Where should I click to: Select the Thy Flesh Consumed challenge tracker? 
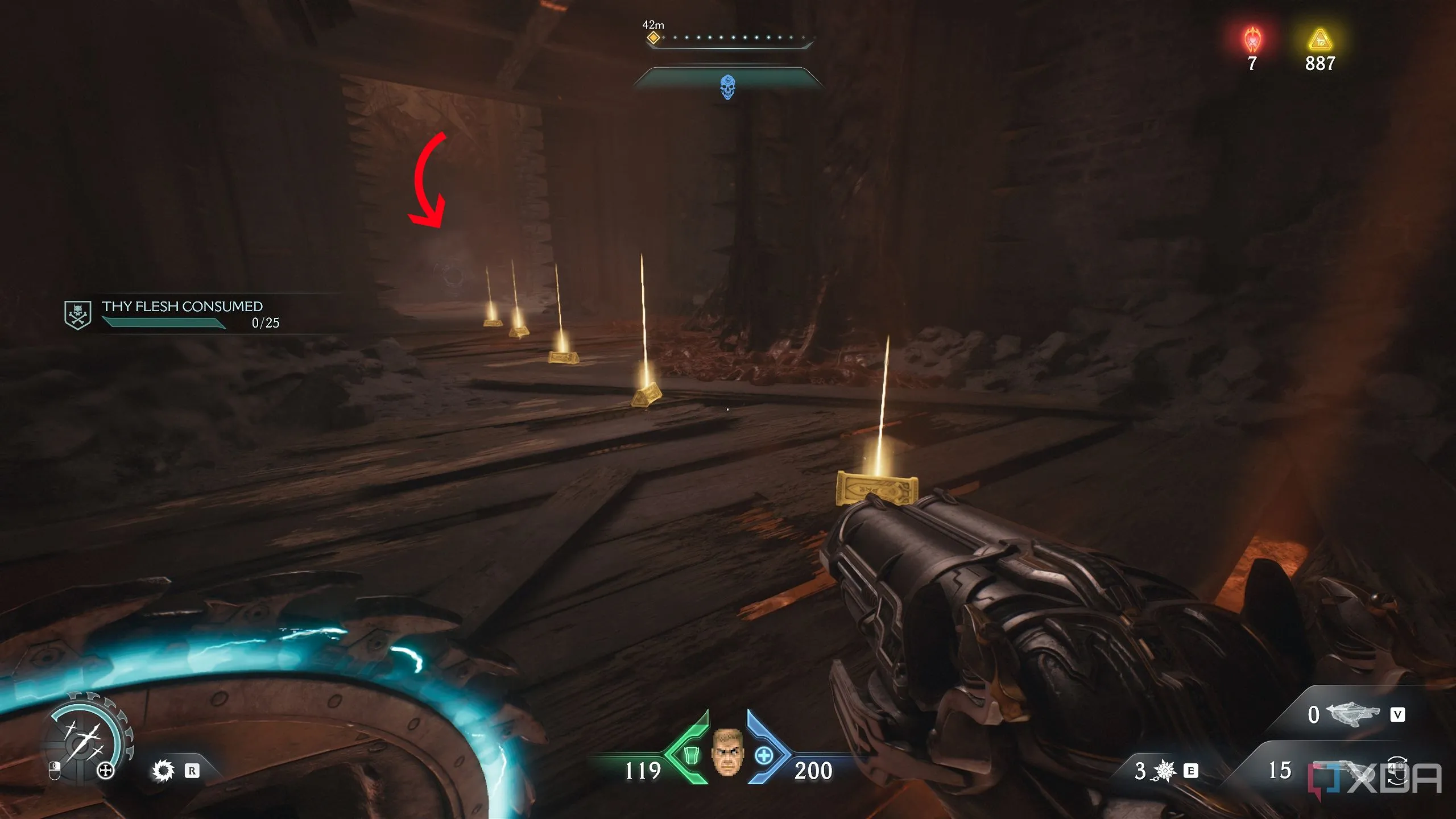[182, 314]
